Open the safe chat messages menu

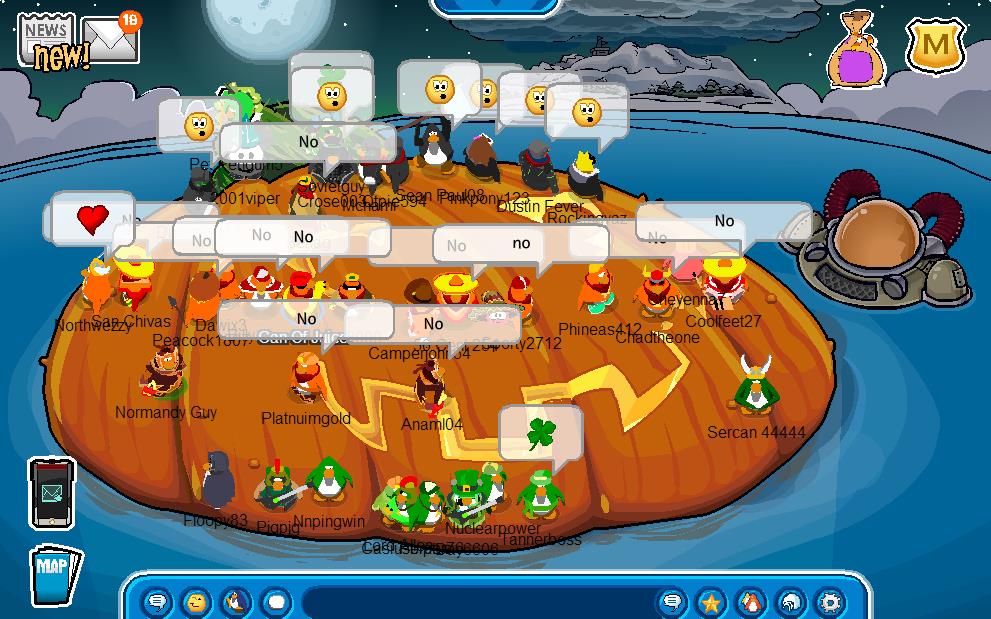tap(158, 602)
